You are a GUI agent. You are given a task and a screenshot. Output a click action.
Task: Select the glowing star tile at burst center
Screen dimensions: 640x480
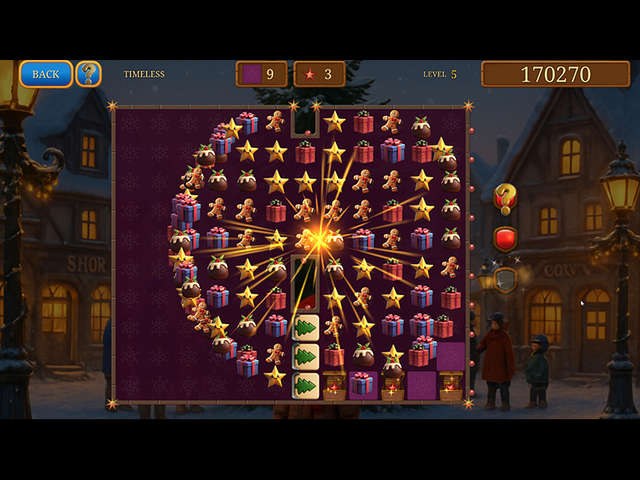tap(320, 240)
